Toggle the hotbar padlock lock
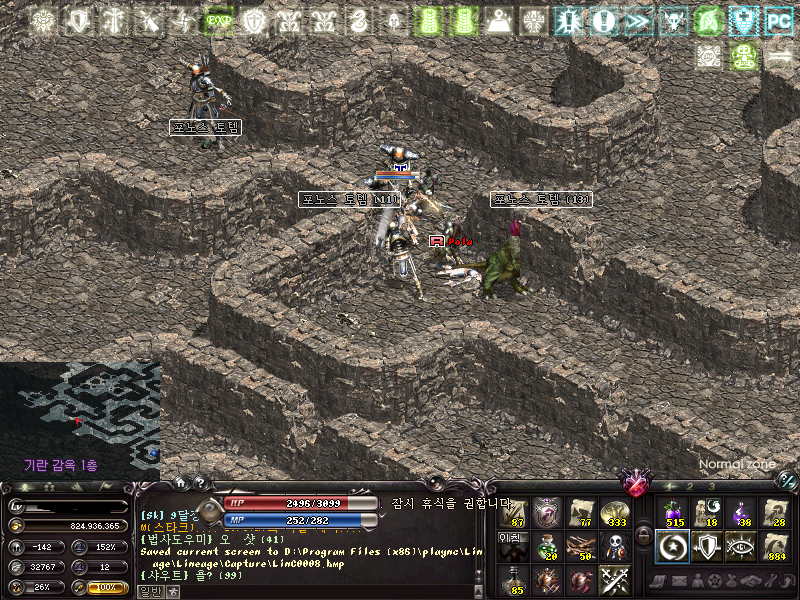800x600 pixels. pyautogui.click(x=643, y=536)
